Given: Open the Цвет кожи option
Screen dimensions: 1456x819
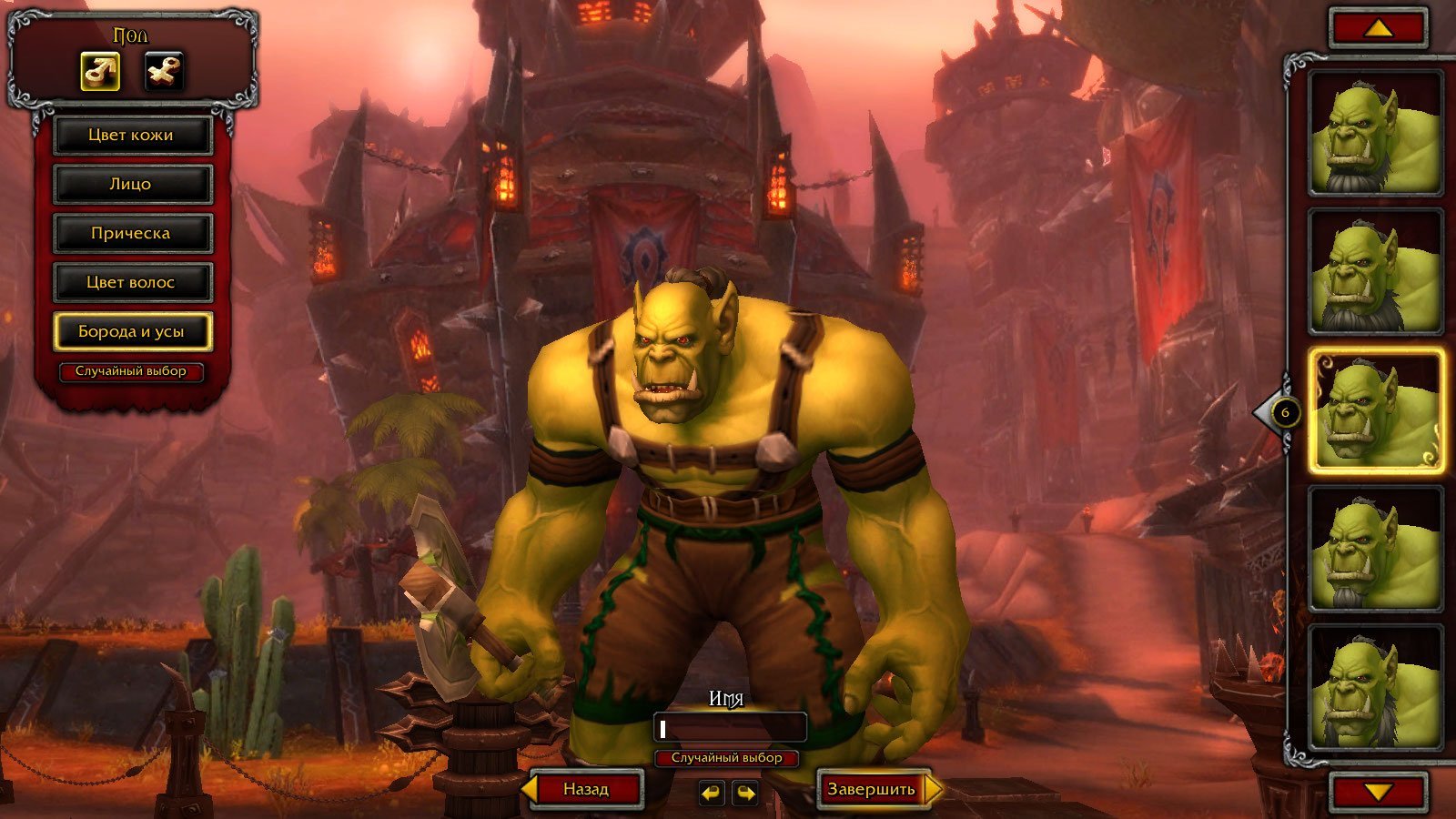Looking at the screenshot, I should 132,136.
